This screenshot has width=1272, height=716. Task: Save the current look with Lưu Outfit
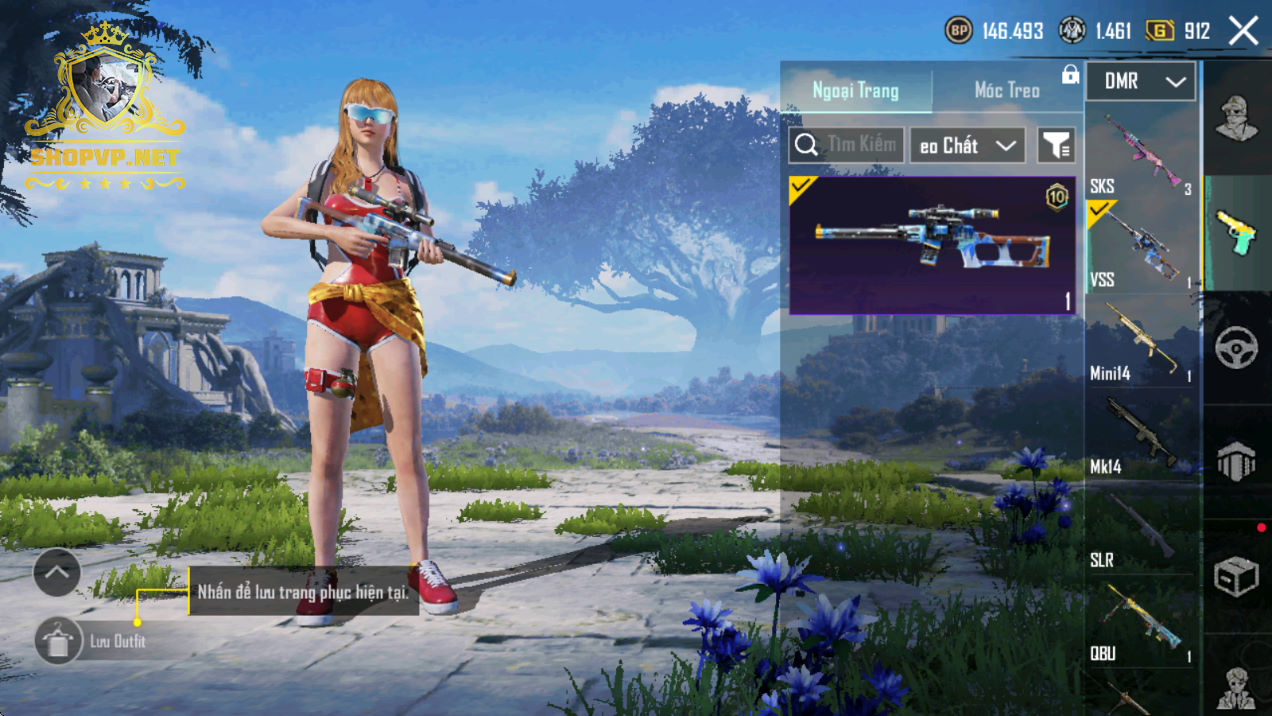58,641
